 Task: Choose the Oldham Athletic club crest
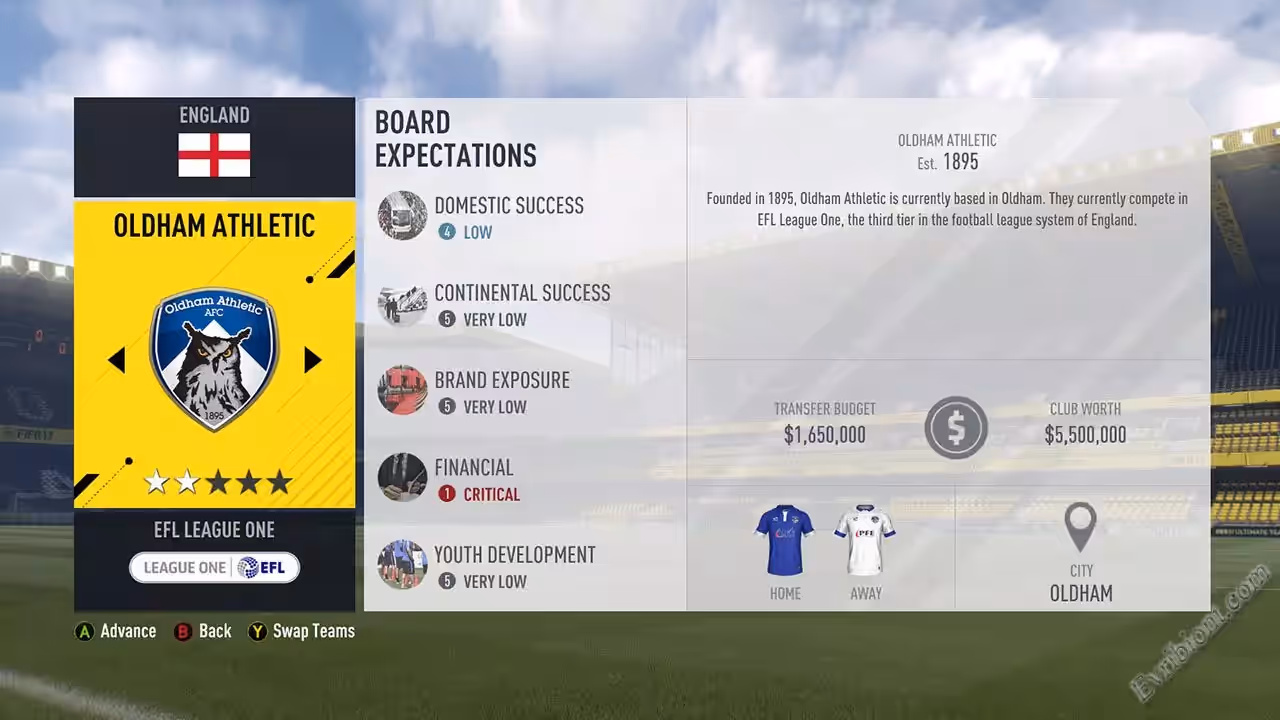[x=214, y=358]
